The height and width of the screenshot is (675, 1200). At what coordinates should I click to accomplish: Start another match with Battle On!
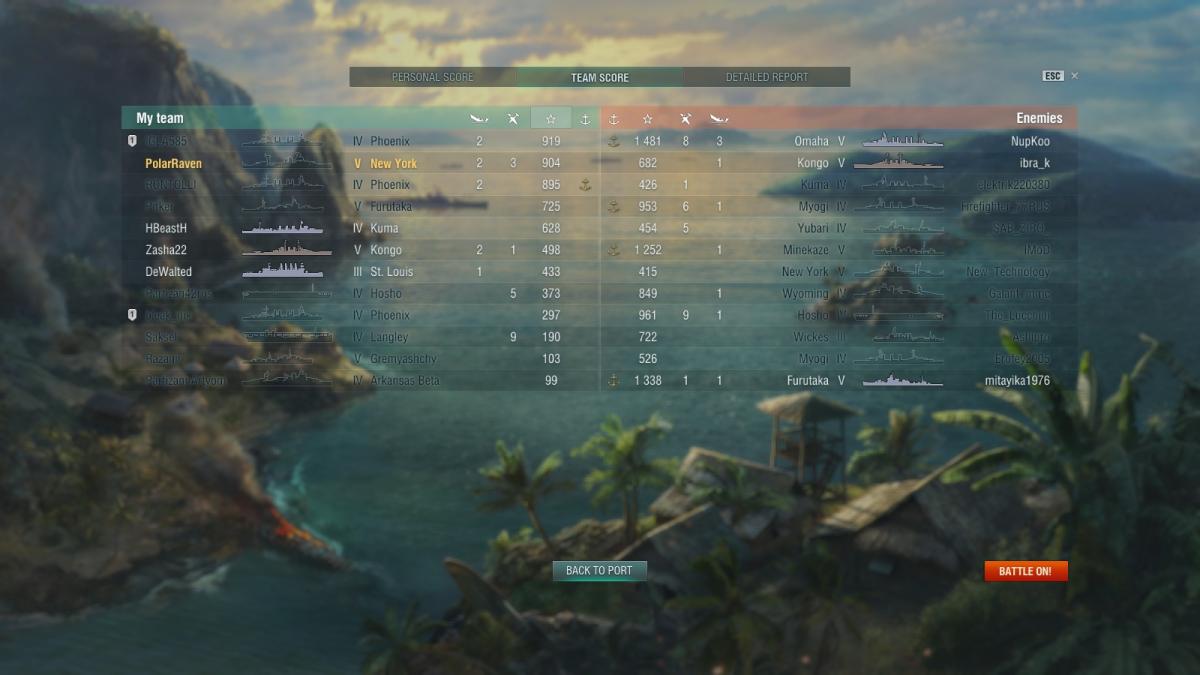coord(1026,571)
